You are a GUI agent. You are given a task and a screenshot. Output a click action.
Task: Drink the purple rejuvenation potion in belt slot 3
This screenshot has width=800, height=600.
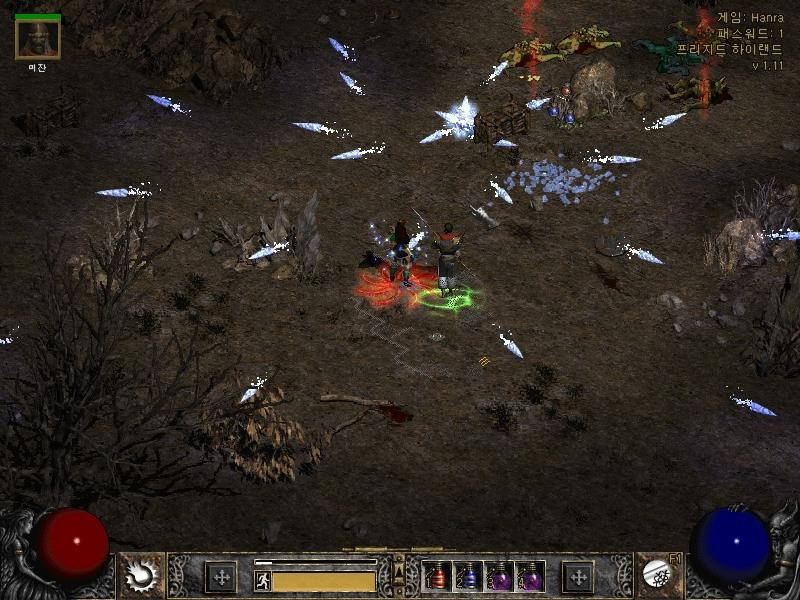[499, 577]
